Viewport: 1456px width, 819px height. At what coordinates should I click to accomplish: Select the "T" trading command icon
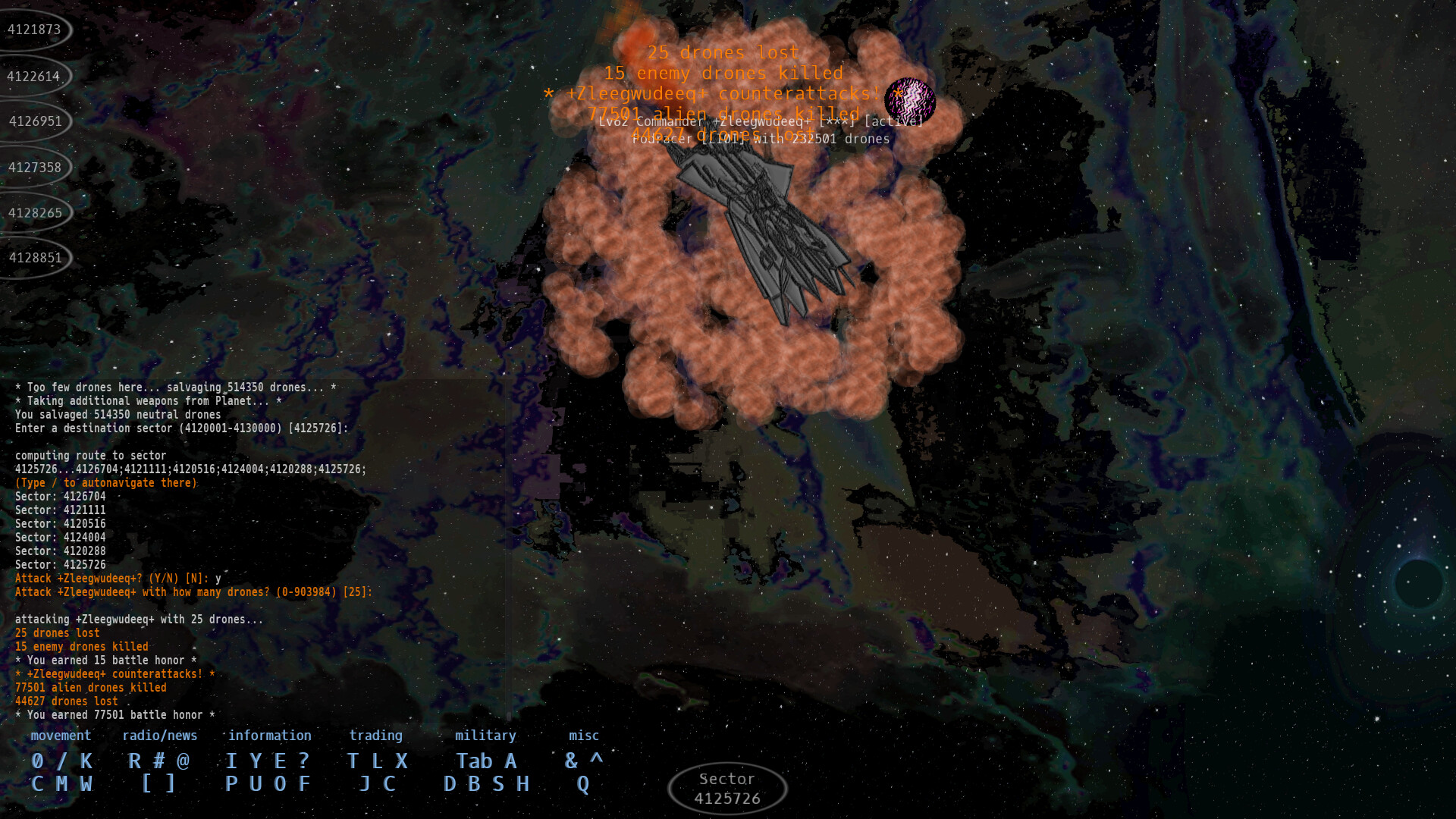coord(351,761)
